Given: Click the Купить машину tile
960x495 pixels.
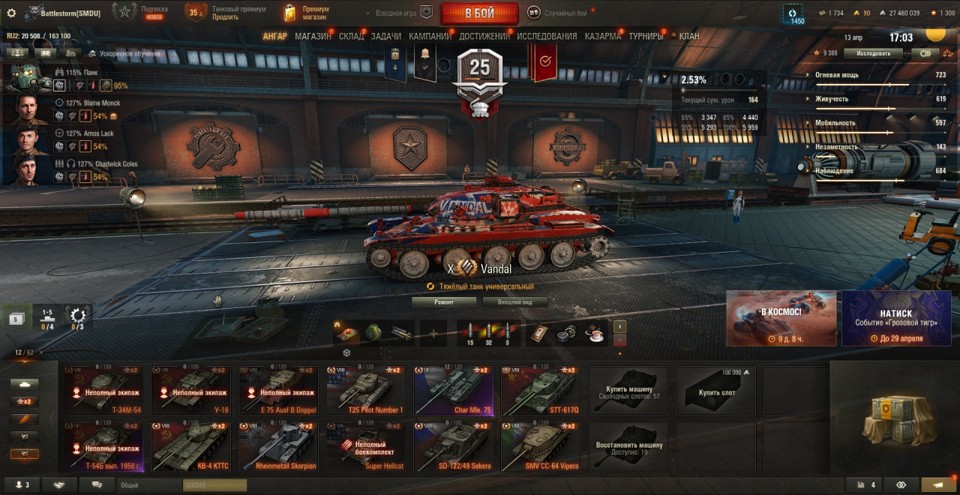Looking at the screenshot, I should coord(627,390).
